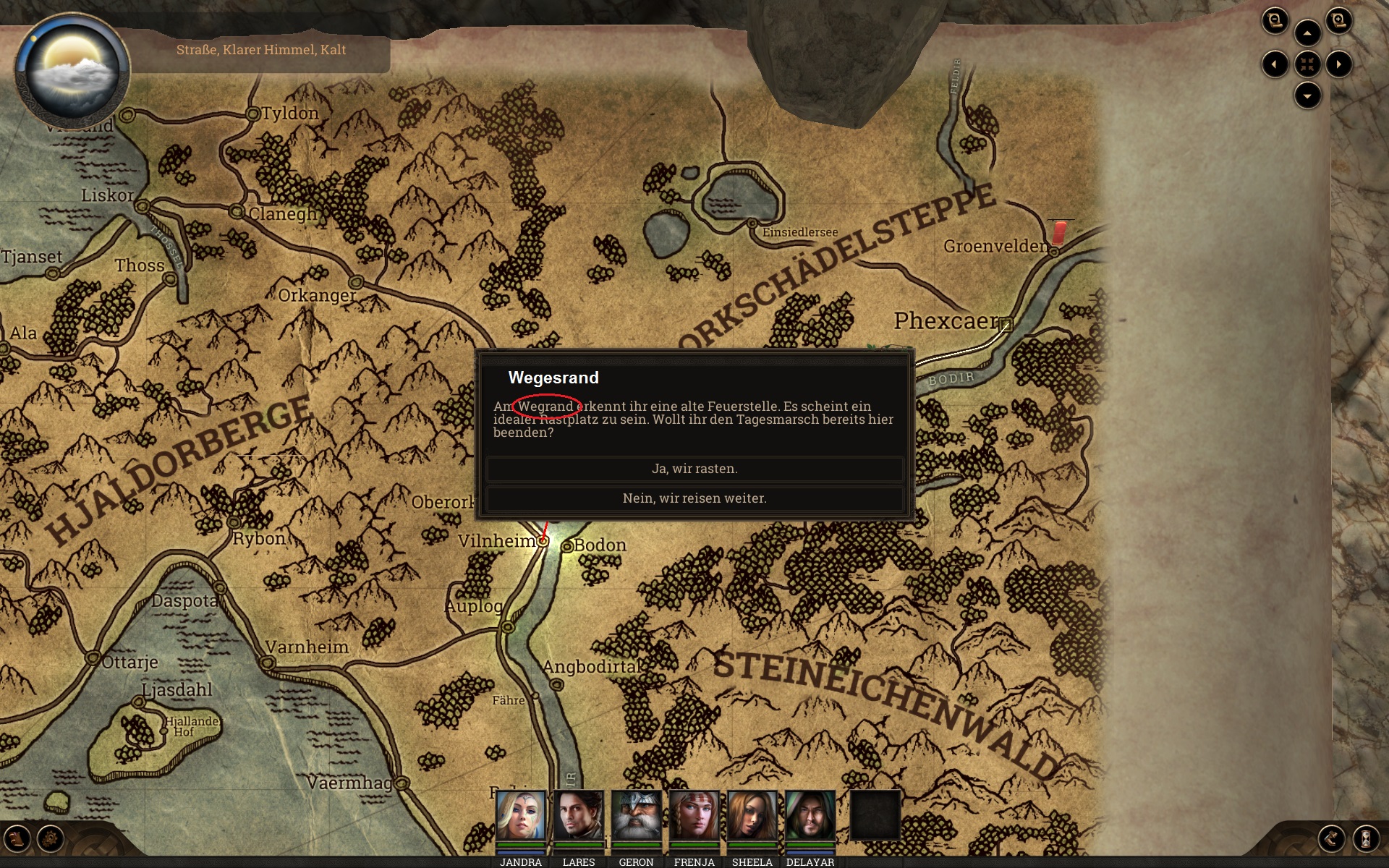Select Frenja's portrait
The image size is (1389, 868).
pos(694,816)
